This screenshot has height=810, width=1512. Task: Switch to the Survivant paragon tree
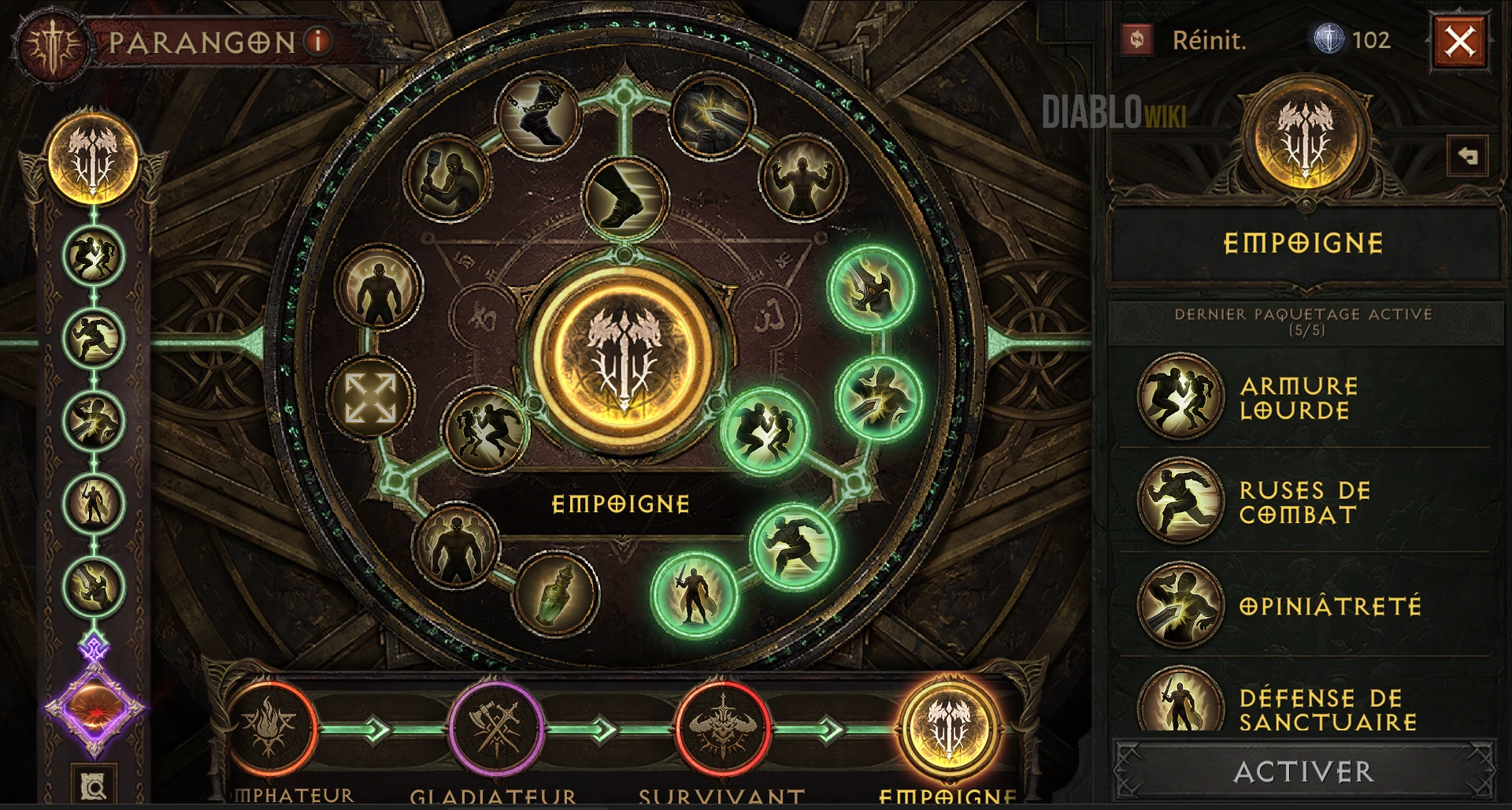point(722,730)
